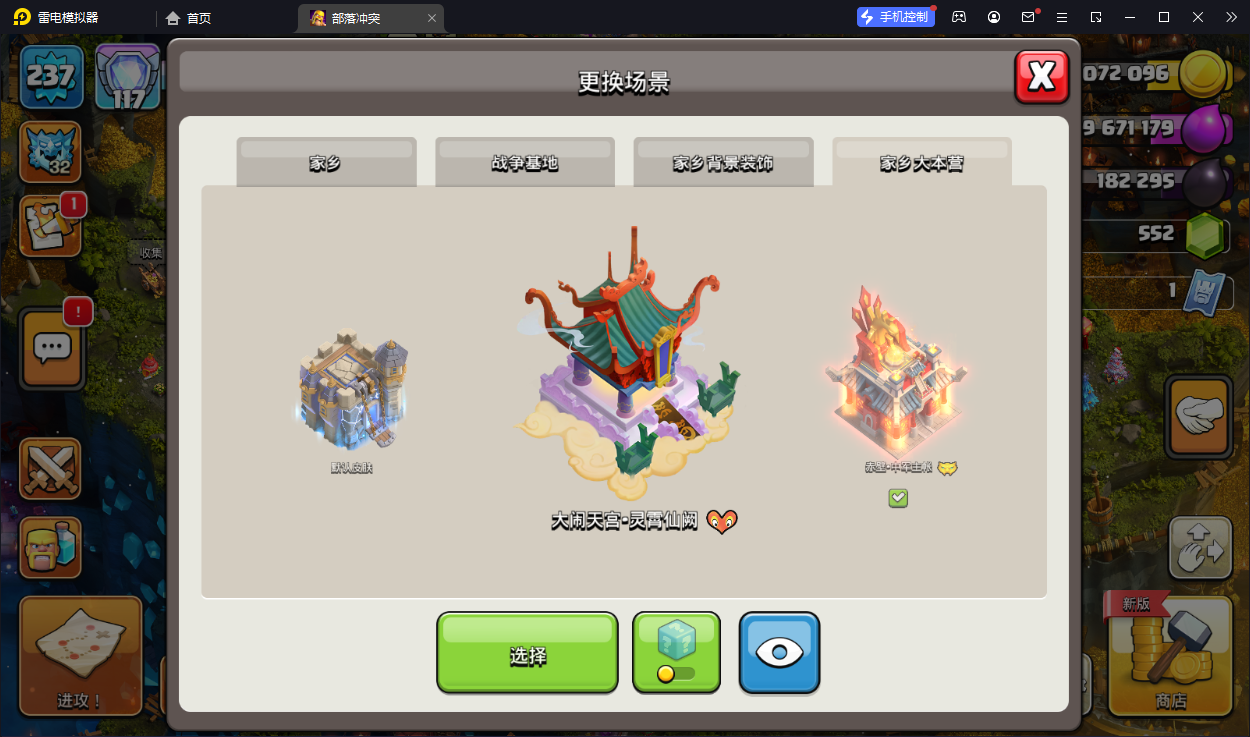
Task: Open the scroll icon with notification
Action: tap(50, 226)
